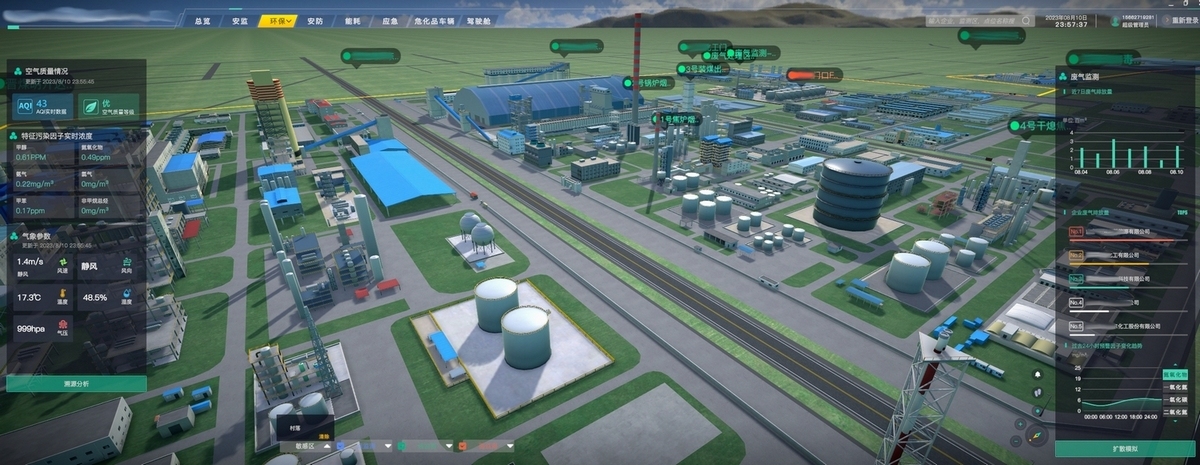Viewport: 1200px width, 465px height.
Task: Start the 扩散模拟 diffusion simulation button
Action: (1124, 446)
